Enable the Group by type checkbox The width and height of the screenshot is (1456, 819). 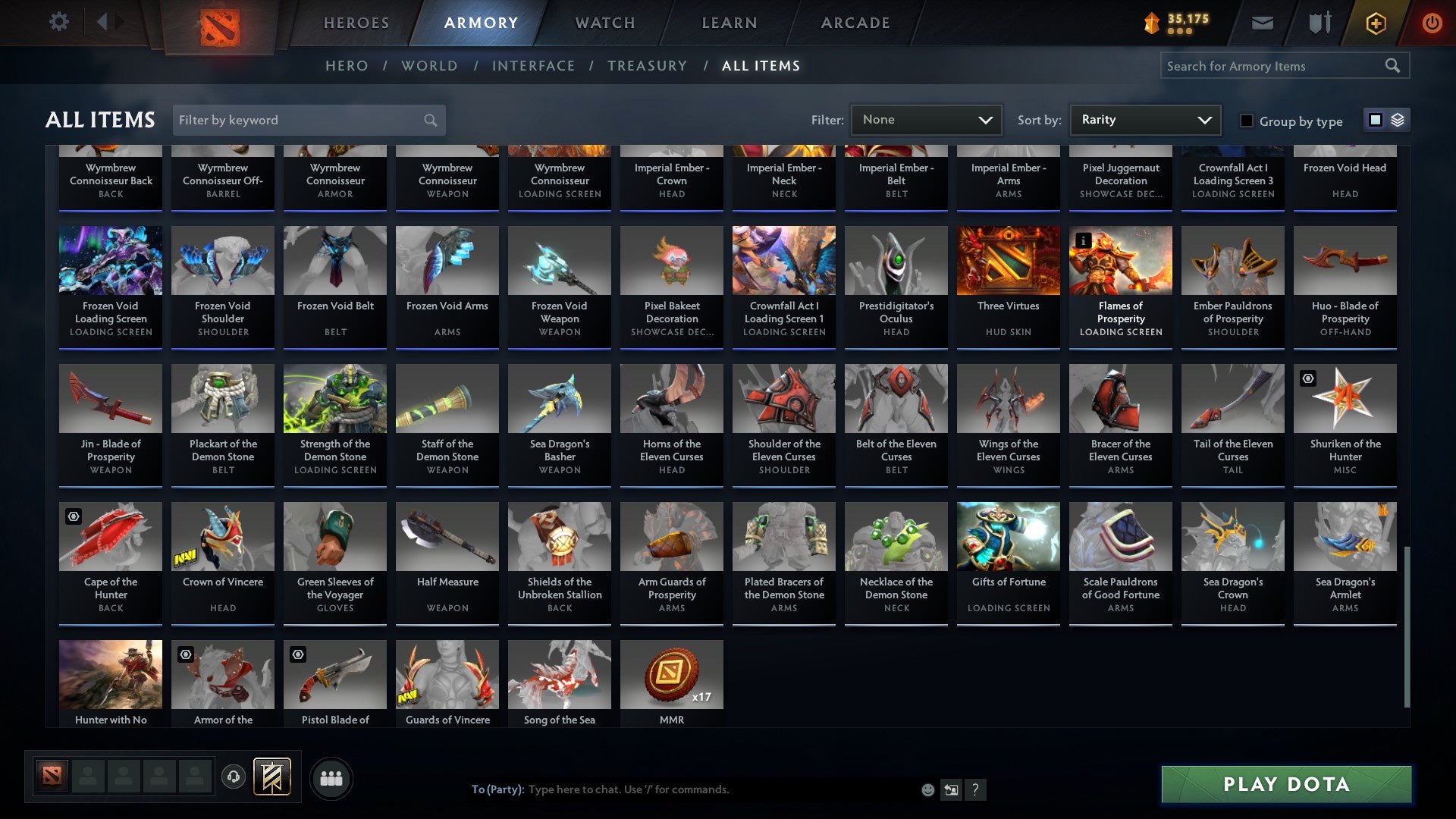pos(1247,121)
